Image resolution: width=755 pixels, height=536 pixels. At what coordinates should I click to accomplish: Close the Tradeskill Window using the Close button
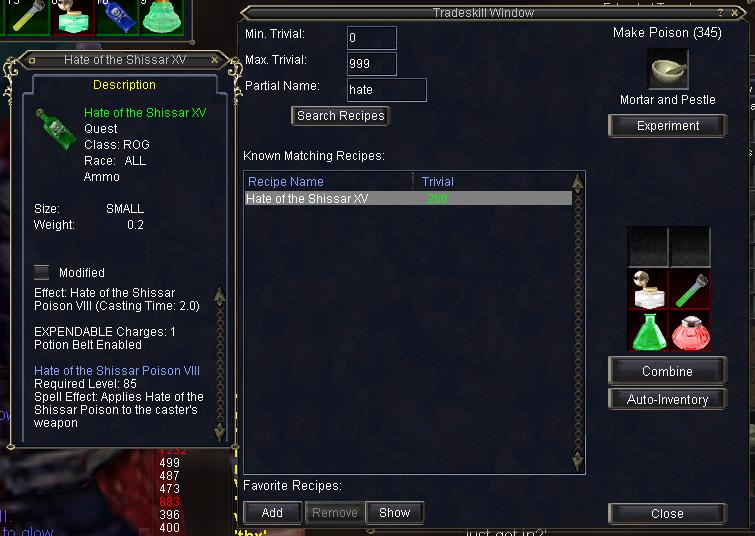click(667, 514)
